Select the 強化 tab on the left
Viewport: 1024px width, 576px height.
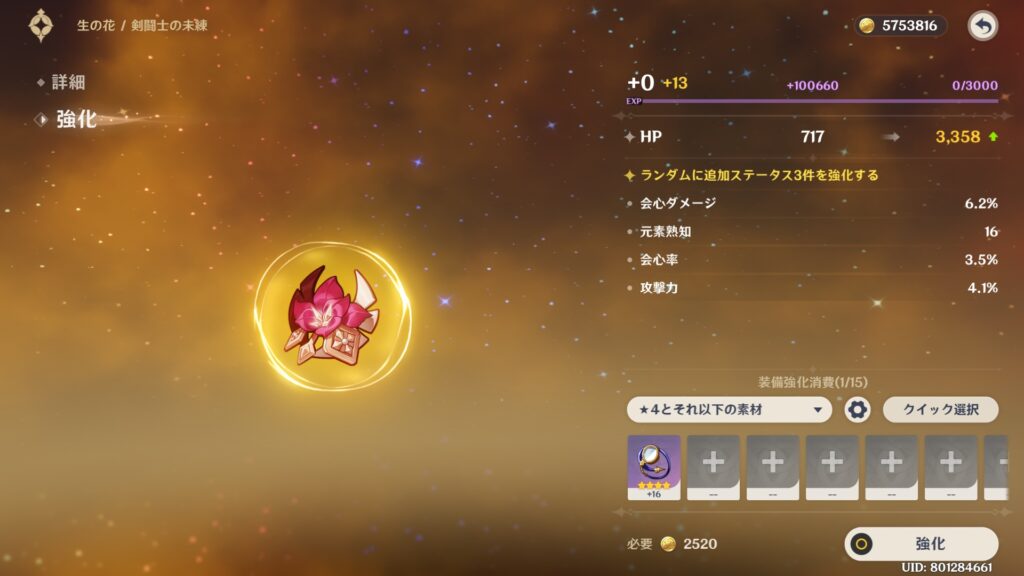coord(75,120)
